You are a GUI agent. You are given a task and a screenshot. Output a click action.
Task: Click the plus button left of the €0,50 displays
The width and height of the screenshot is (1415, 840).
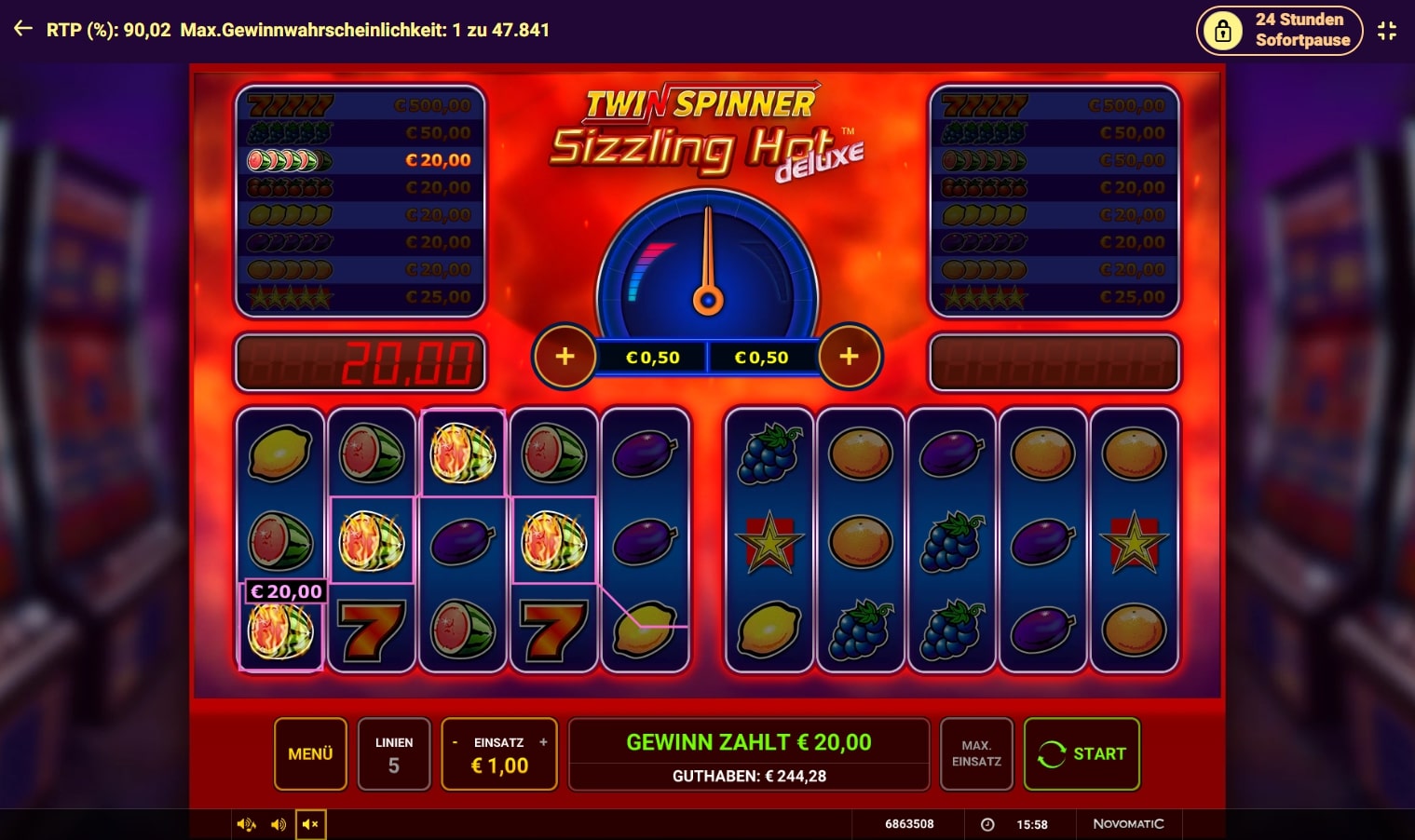pyautogui.click(x=565, y=356)
